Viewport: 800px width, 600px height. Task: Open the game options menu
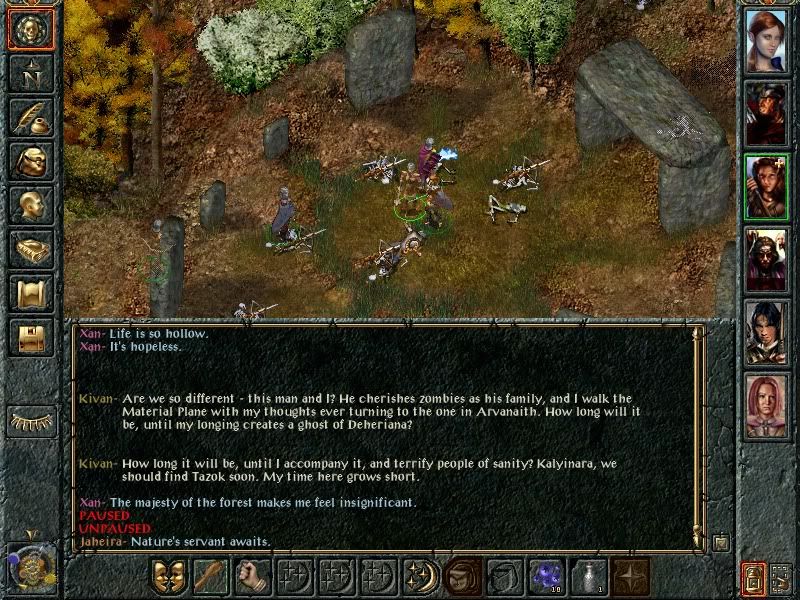pyautogui.click(x=30, y=337)
